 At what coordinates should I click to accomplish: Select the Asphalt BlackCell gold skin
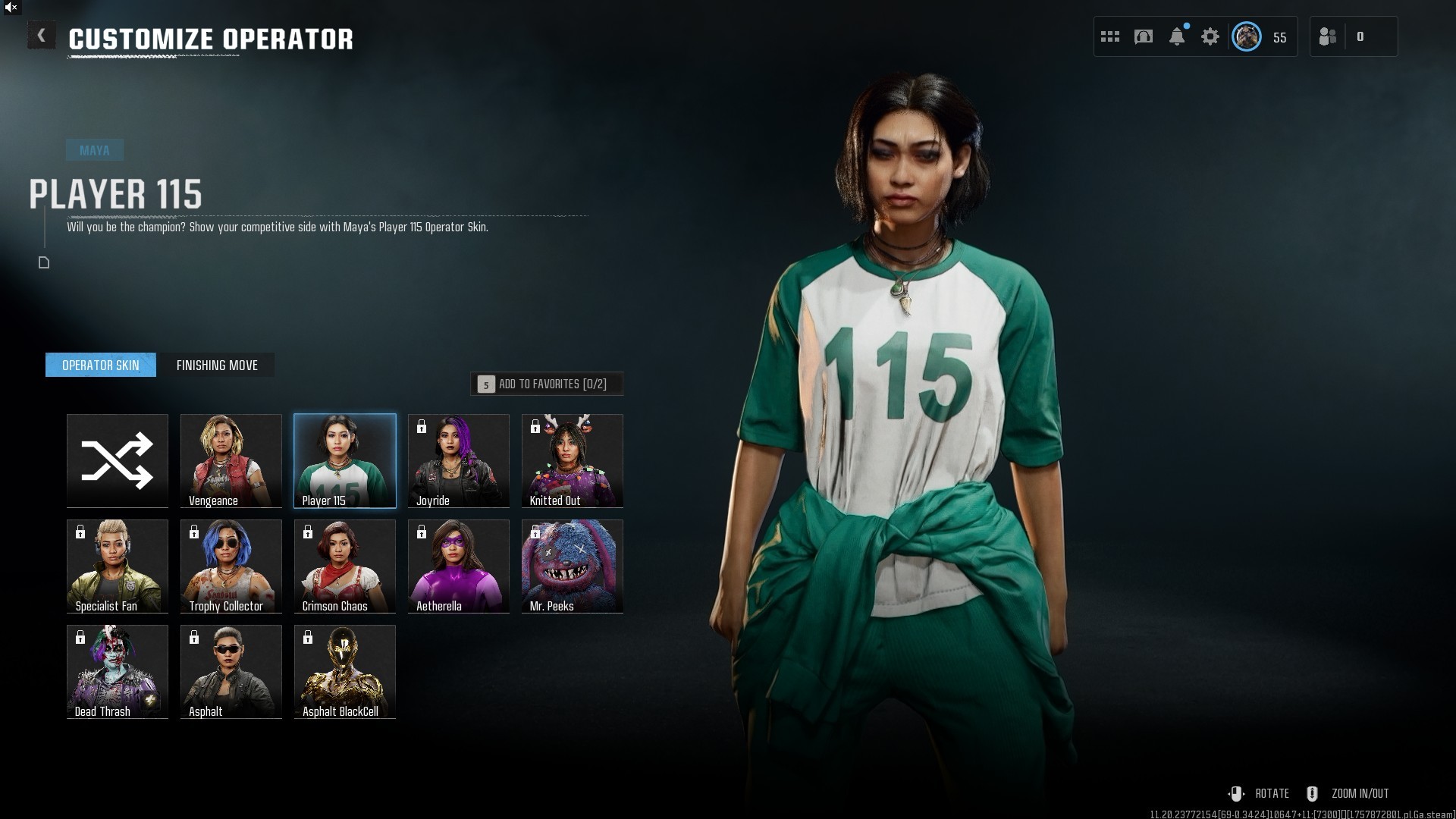(345, 671)
